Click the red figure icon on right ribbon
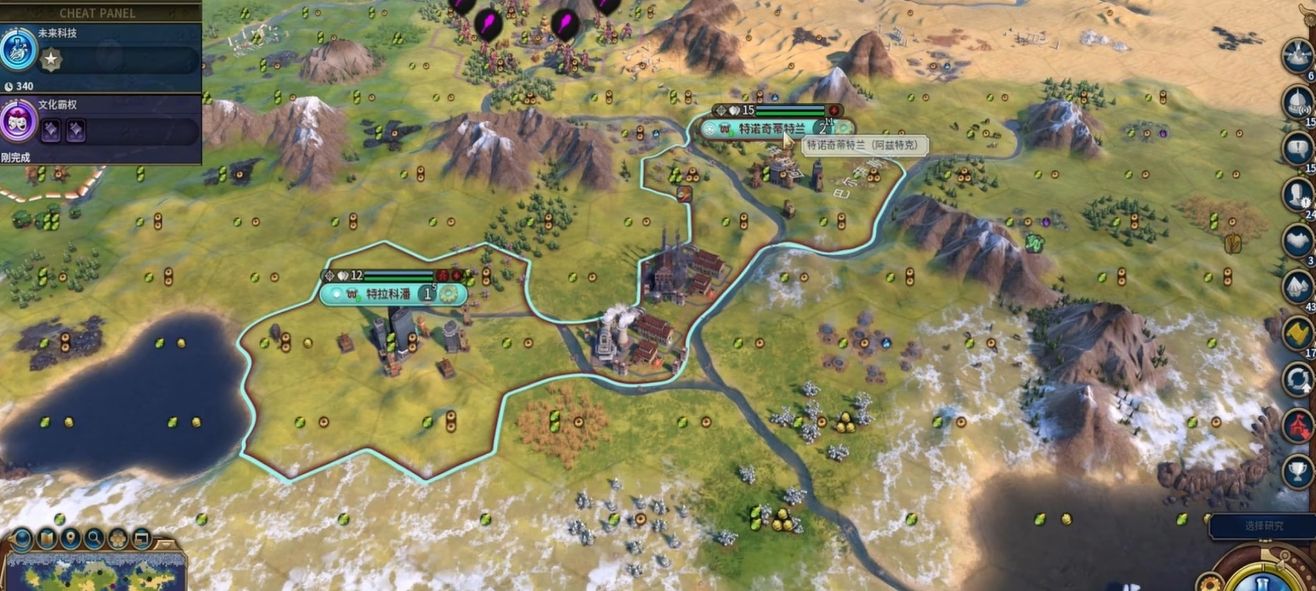1316x591 pixels. [x=1298, y=424]
